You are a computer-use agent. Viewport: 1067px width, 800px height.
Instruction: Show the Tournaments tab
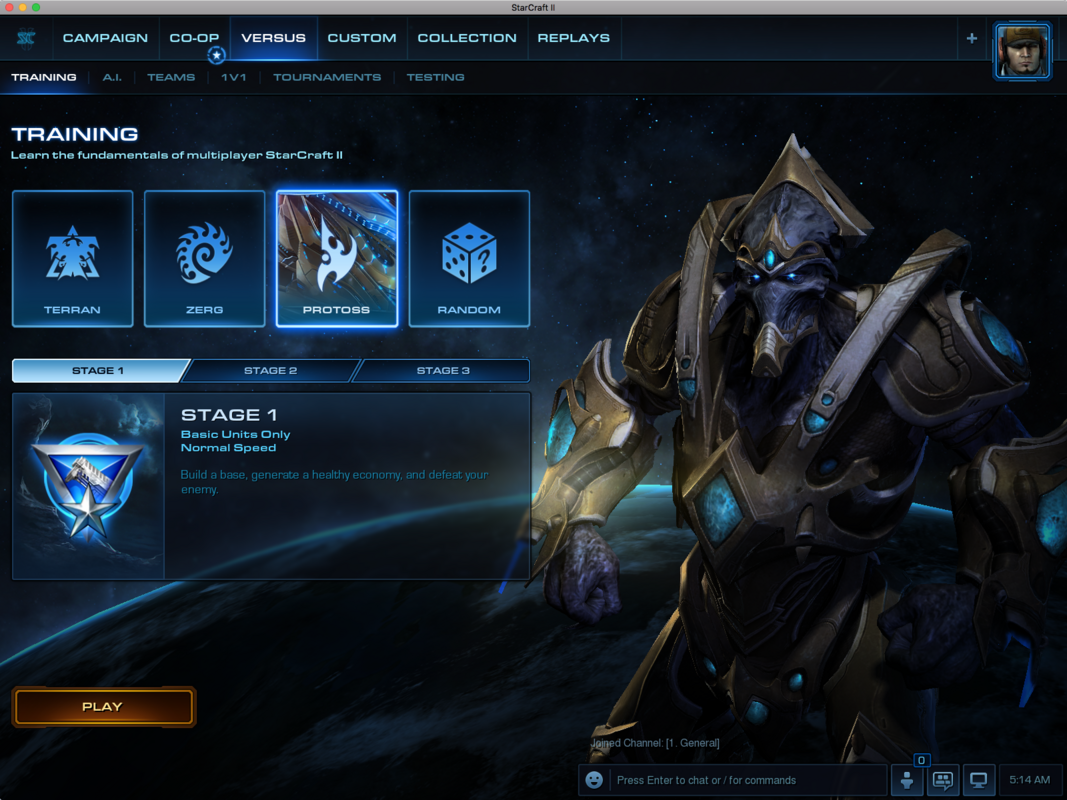click(327, 77)
